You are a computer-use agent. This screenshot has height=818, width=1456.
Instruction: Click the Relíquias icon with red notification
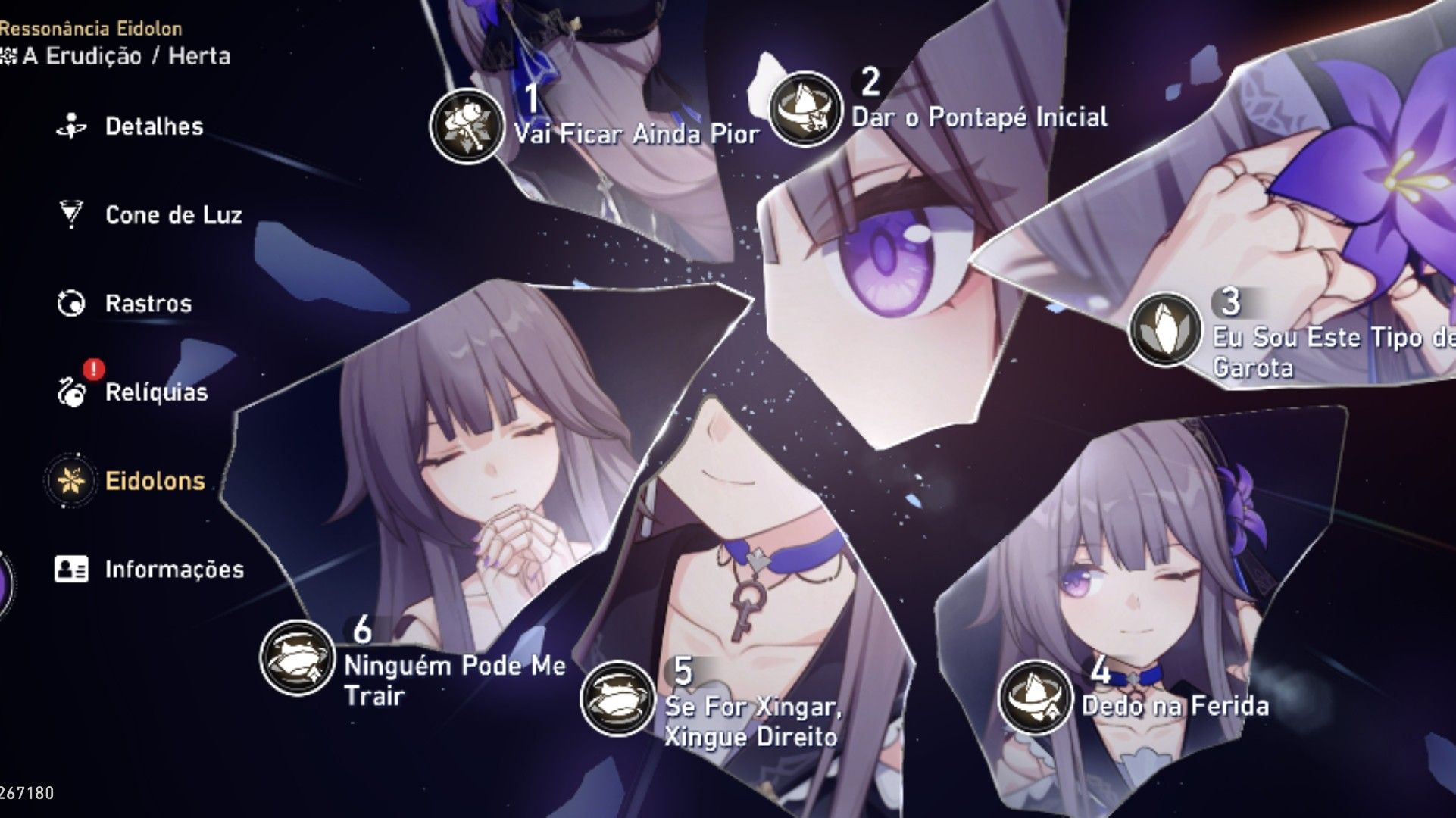pyautogui.click(x=70, y=392)
